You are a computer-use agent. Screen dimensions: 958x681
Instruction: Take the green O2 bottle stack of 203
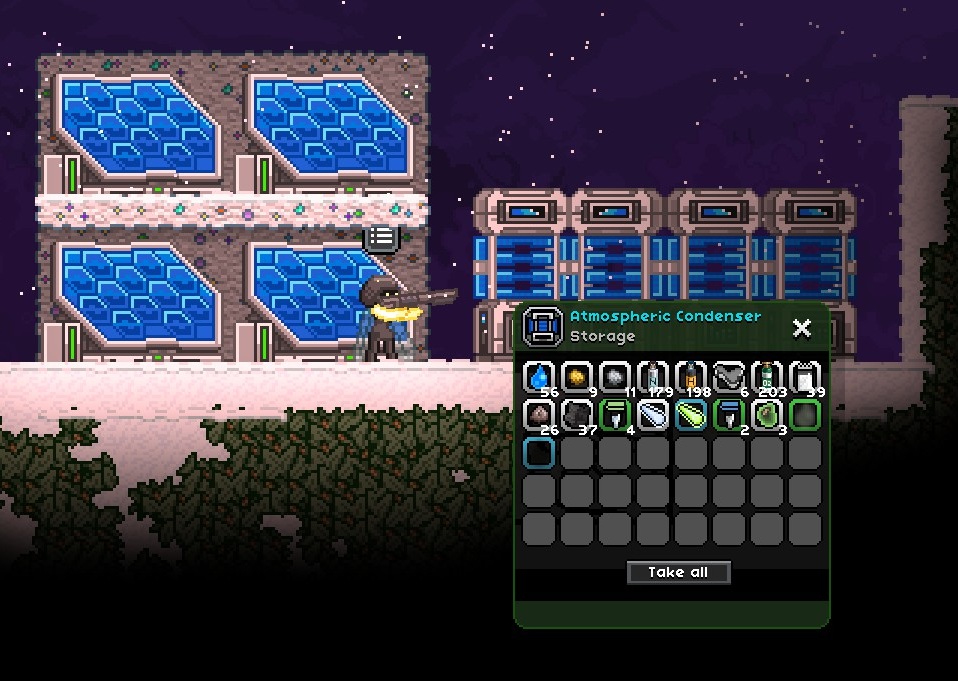click(x=767, y=378)
